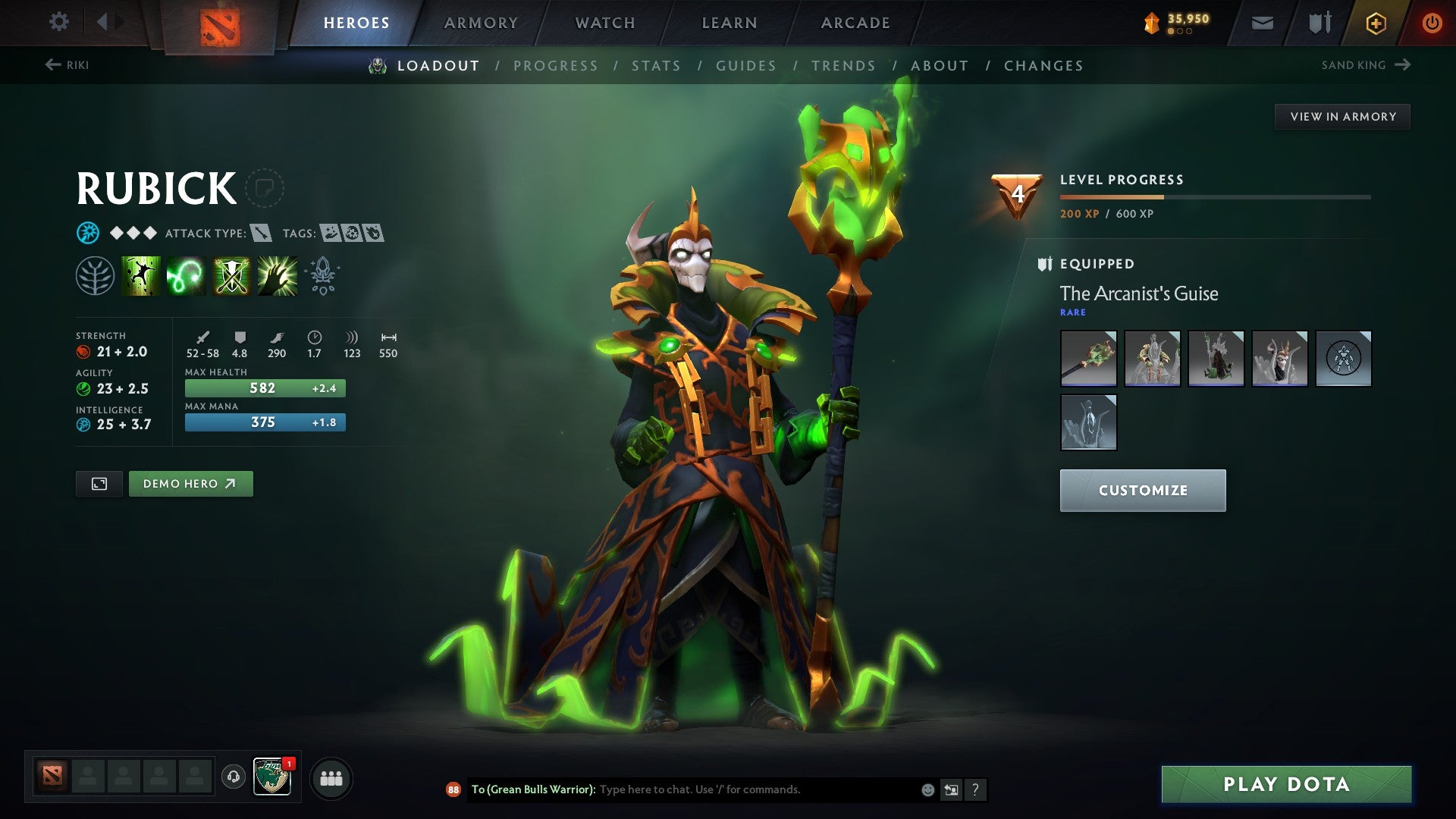Viewport: 1456px width, 819px height.
Task: Click the Aghanim's Scepter upgrade icon
Action: pos(322,275)
